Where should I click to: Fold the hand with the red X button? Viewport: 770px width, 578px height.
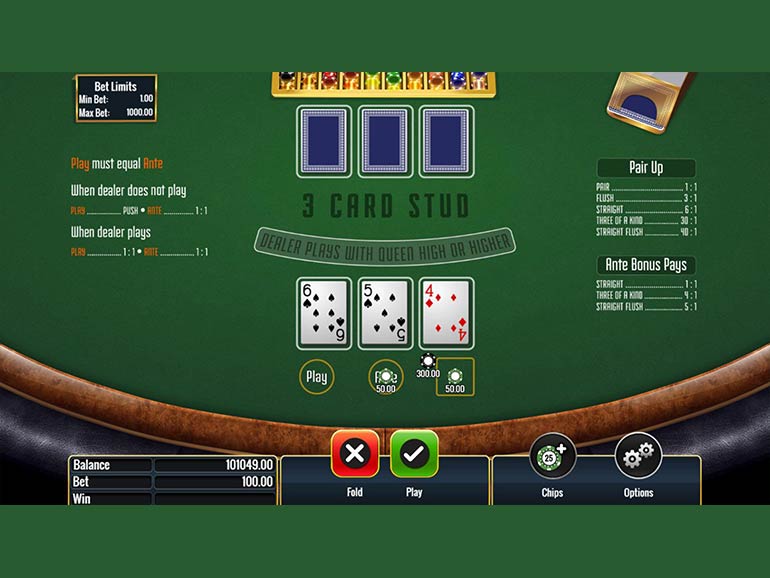pos(355,455)
